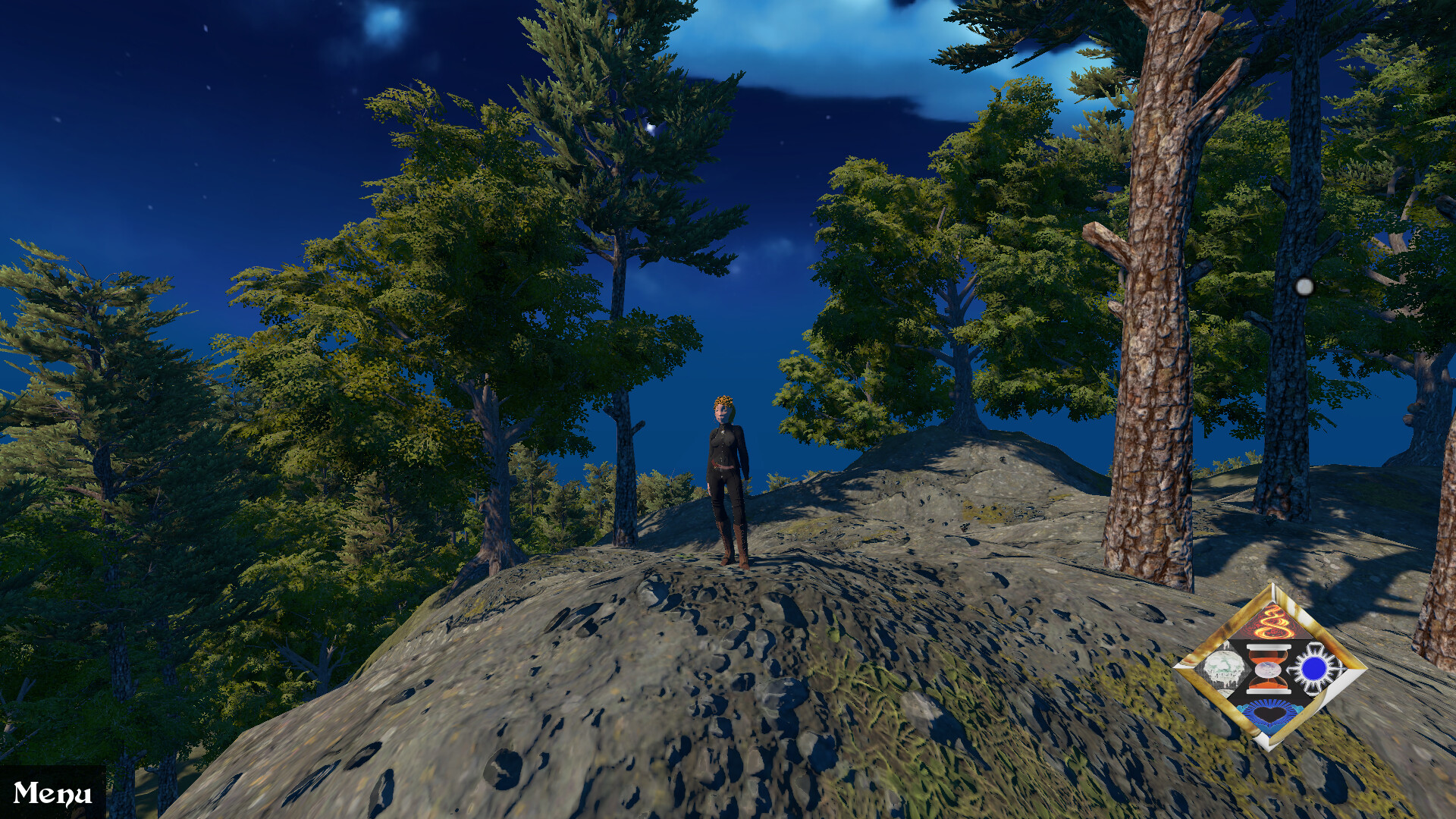Click the Menu label in the corner
The width and height of the screenshot is (1456, 819).
(x=53, y=792)
